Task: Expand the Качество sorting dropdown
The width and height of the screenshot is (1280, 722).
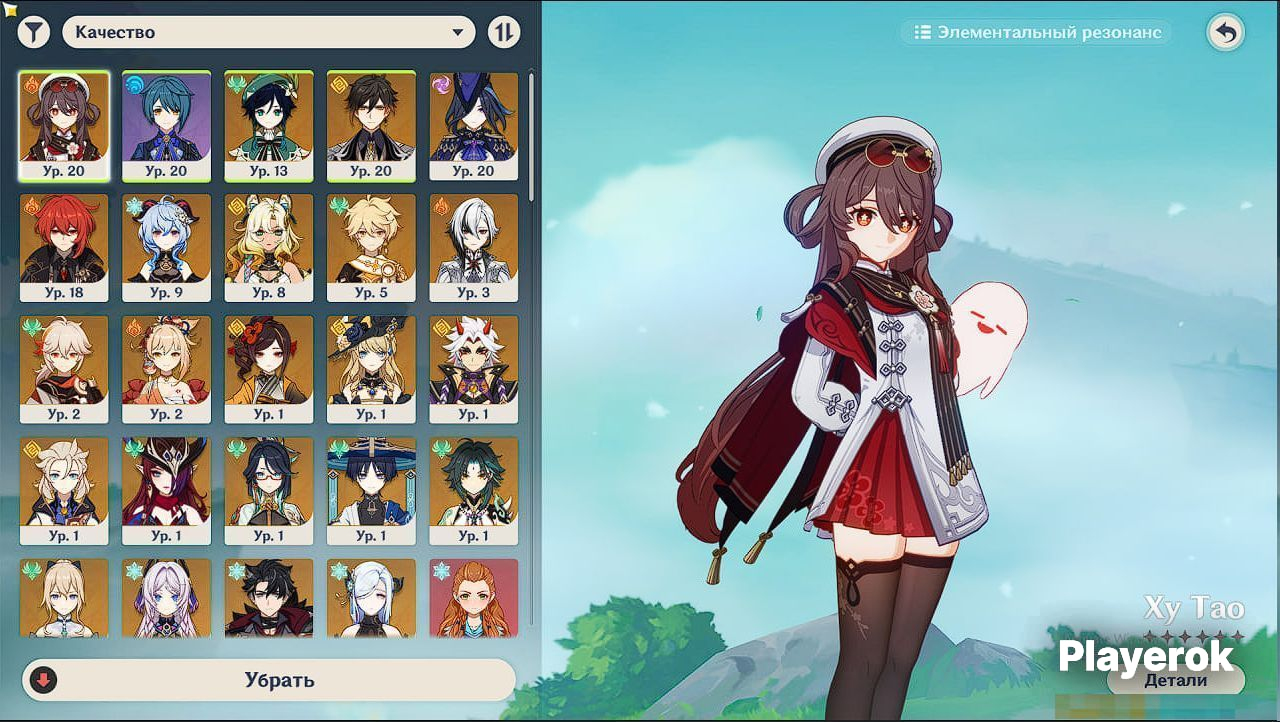Action: pyautogui.click(x=268, y=32)
